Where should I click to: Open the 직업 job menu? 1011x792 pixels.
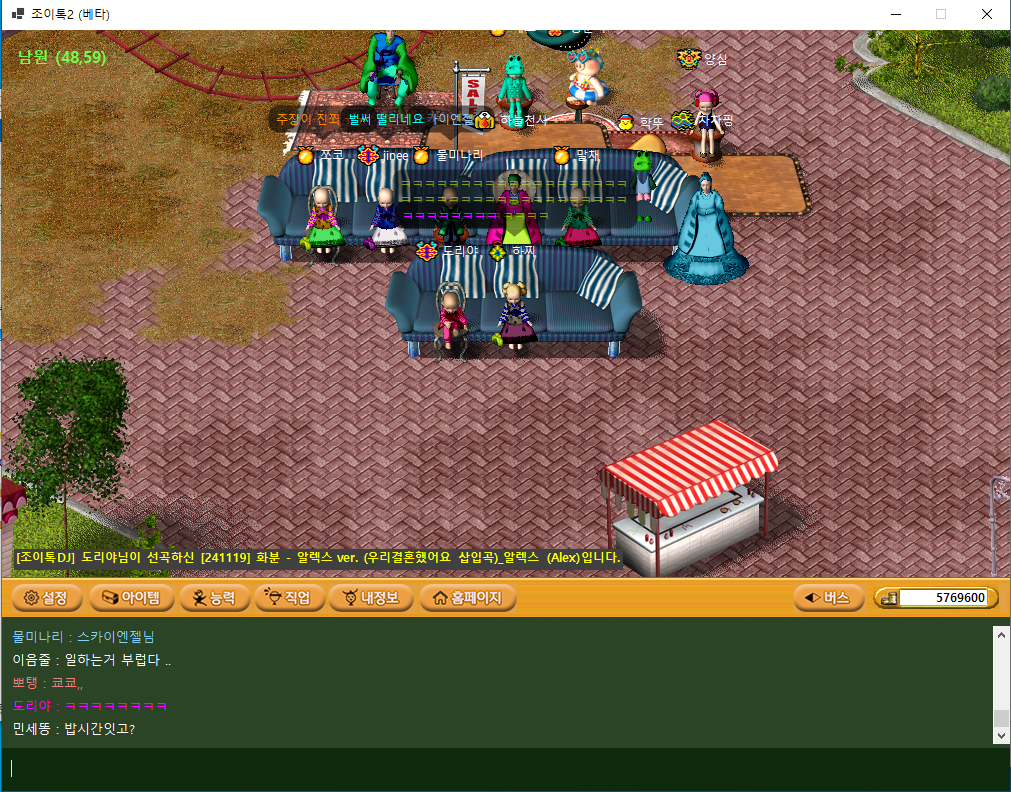click(x=289, y=598)
